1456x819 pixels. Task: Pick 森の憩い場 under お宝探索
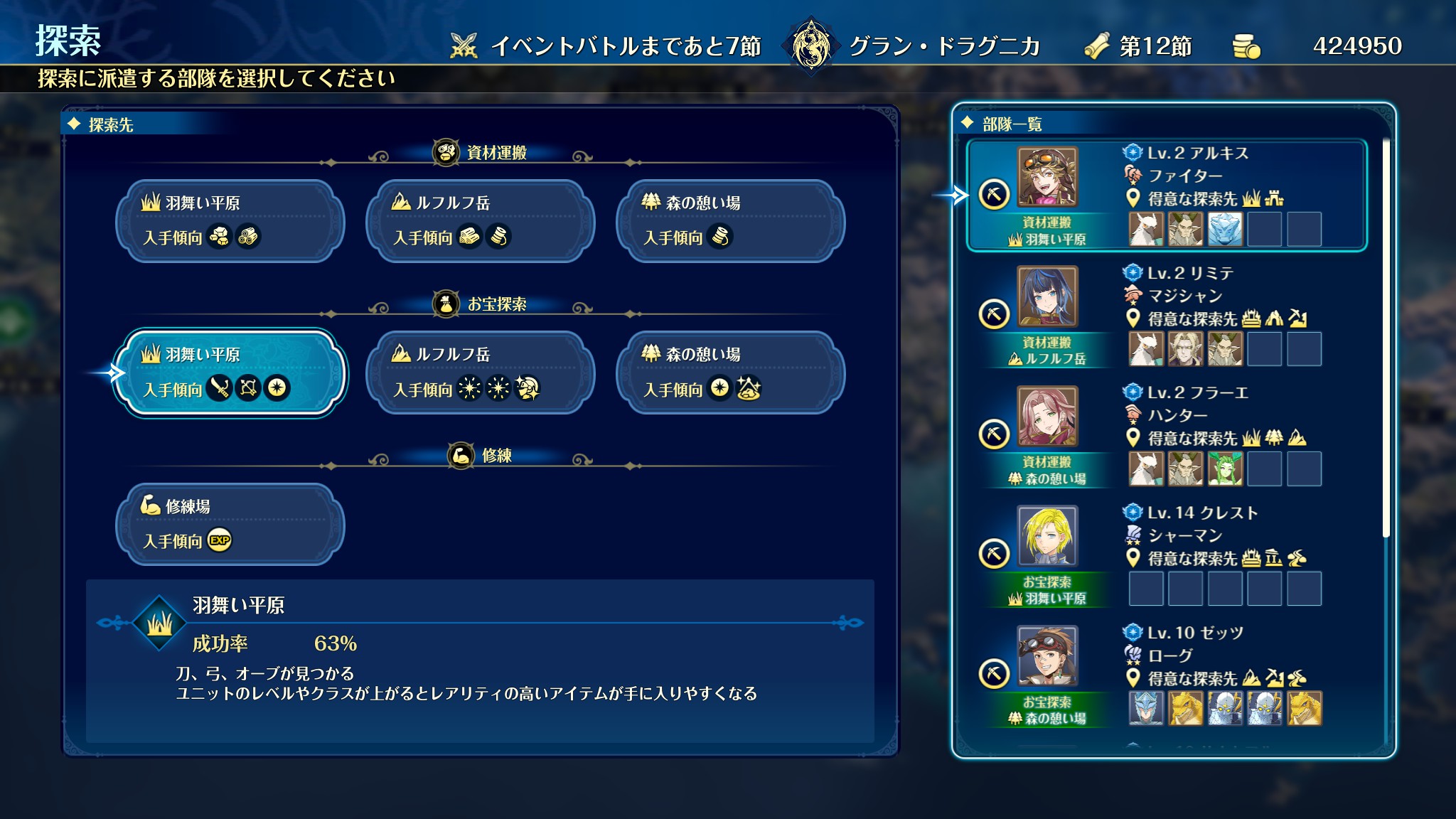click(730, 373)
